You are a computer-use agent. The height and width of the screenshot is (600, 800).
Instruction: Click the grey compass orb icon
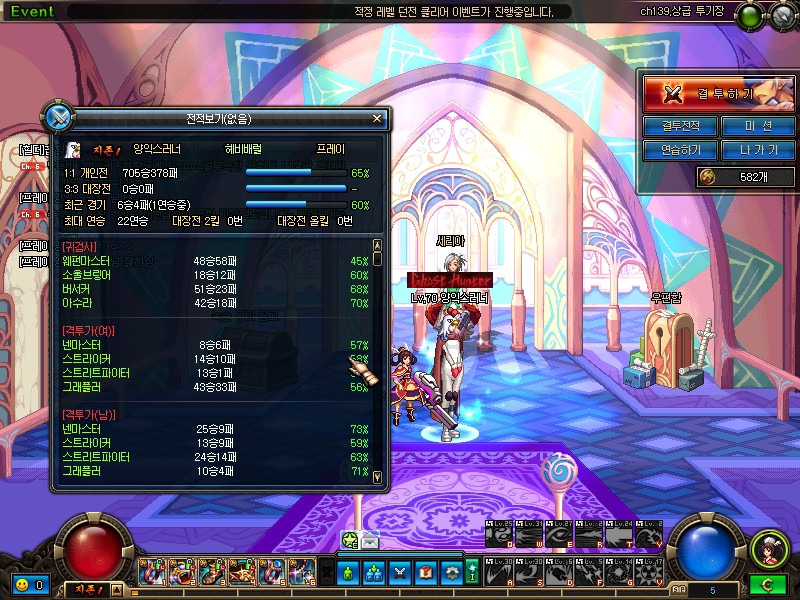781,16
